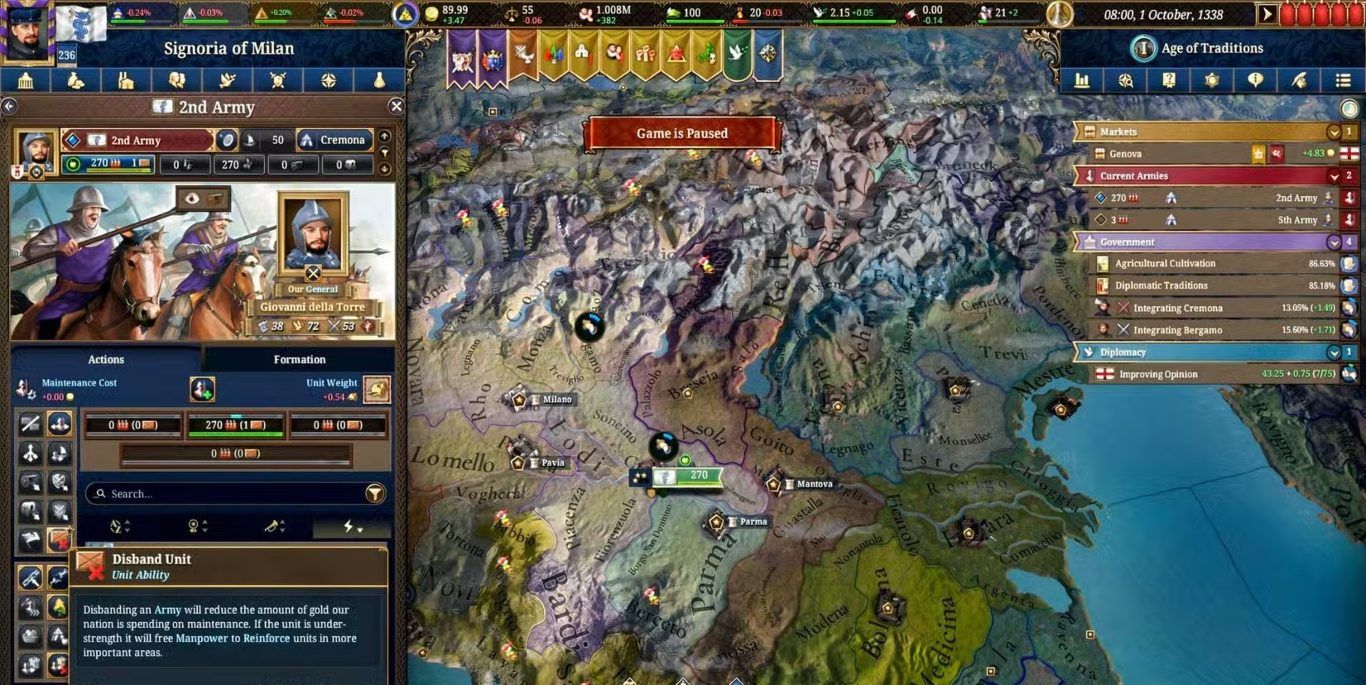Switch to the Formation tab

pyautogui.click(x=299, y=359)
